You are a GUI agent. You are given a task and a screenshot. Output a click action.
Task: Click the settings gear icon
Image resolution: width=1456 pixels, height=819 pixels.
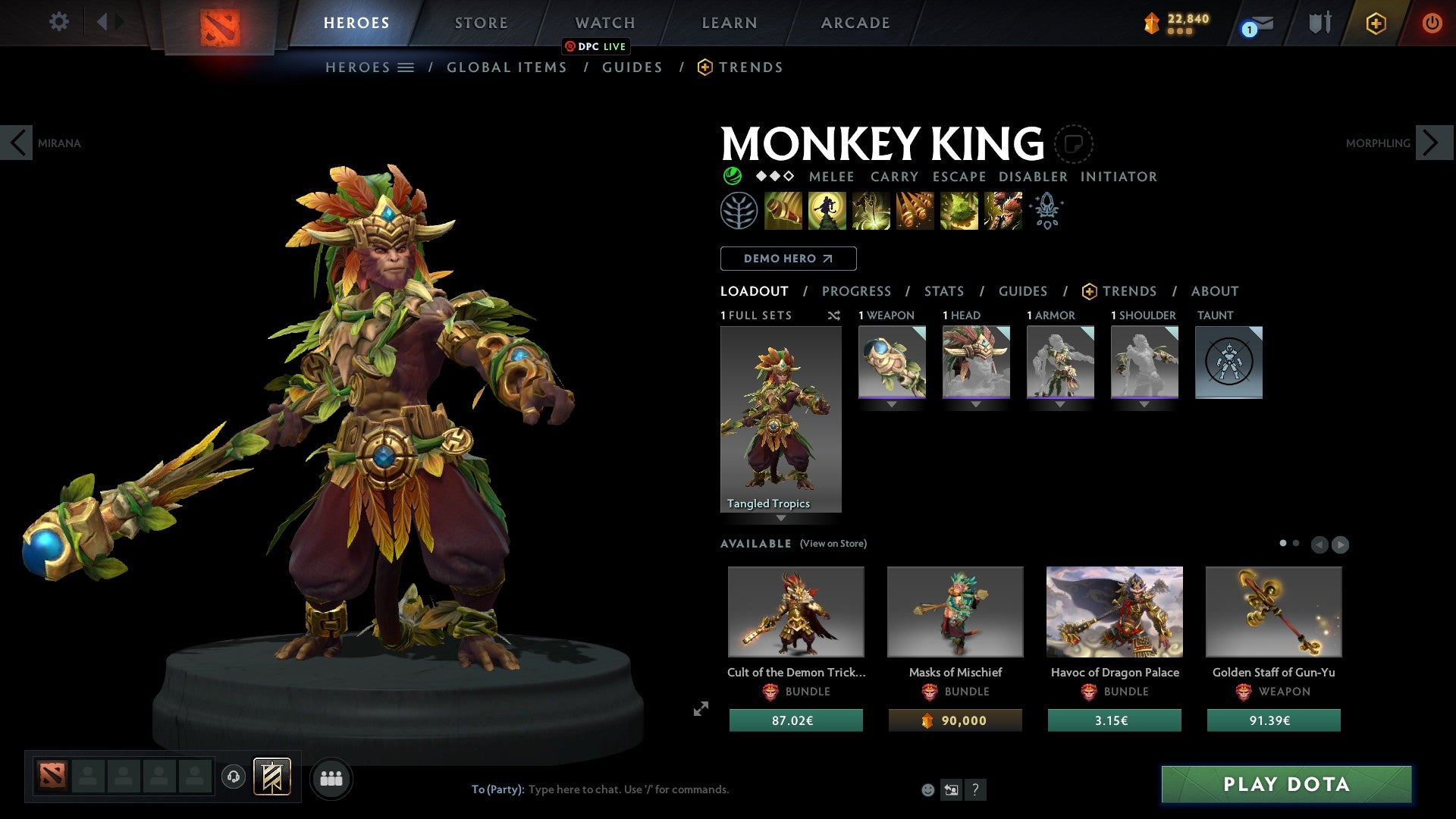58,22
